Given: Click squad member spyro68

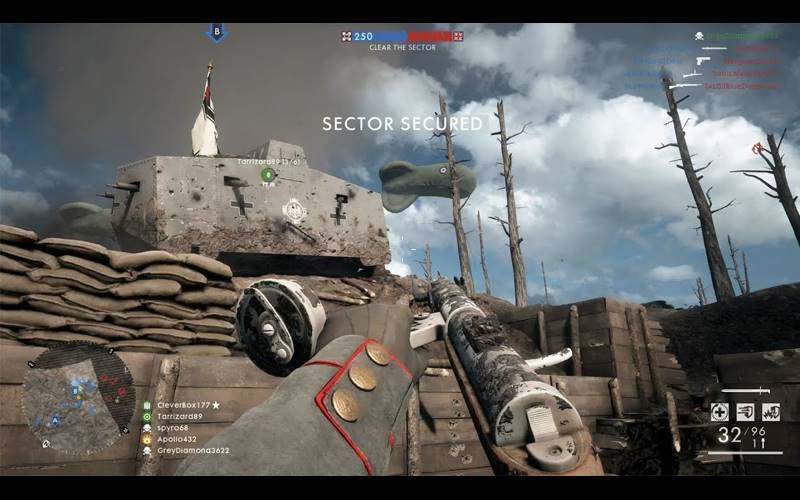Looking at the screenshot, I should pyautogui.click(x=172, y=427).
